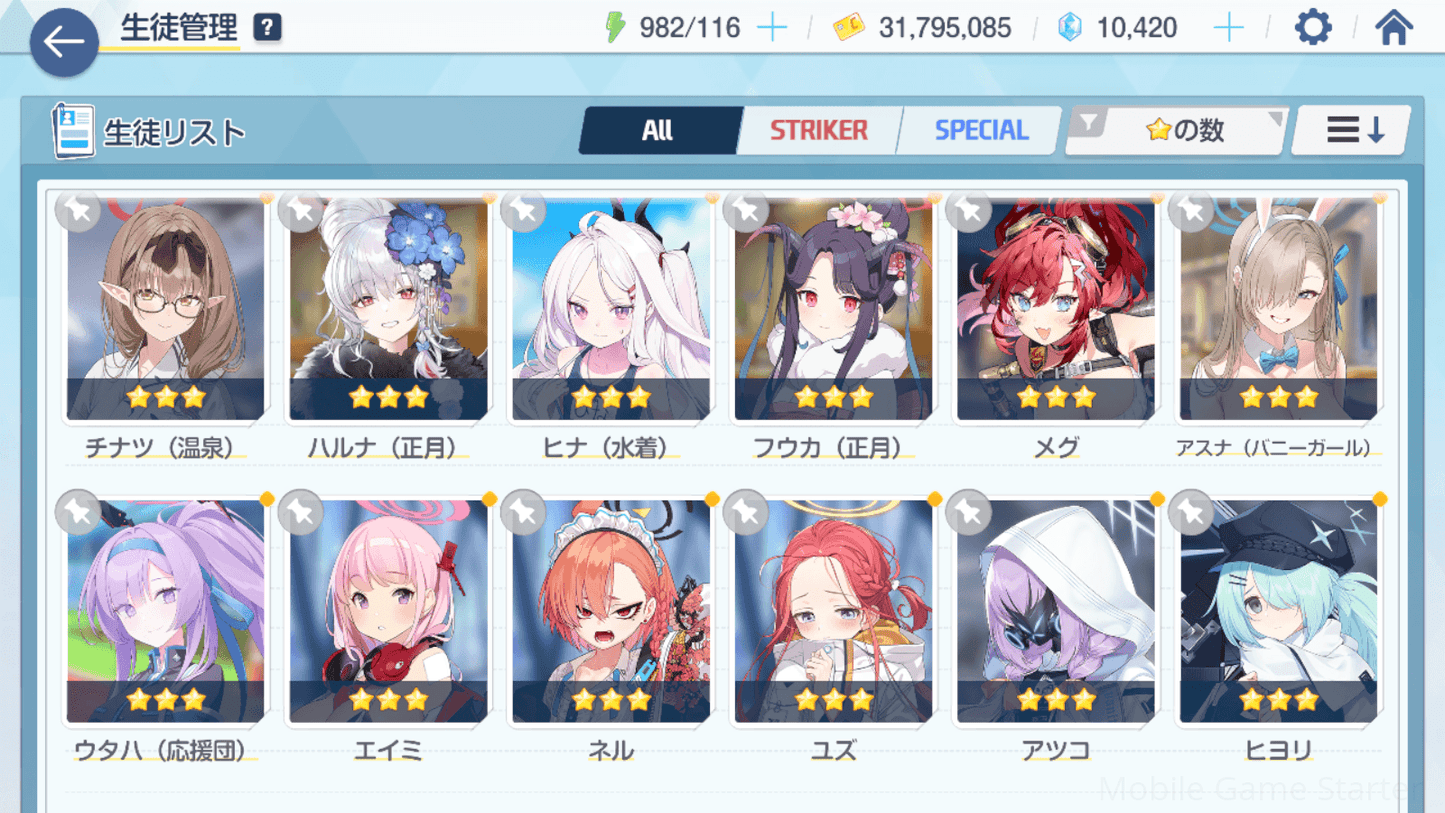Buy more blue gems with plus button

pyautogui.click(x=1228, y=28)
